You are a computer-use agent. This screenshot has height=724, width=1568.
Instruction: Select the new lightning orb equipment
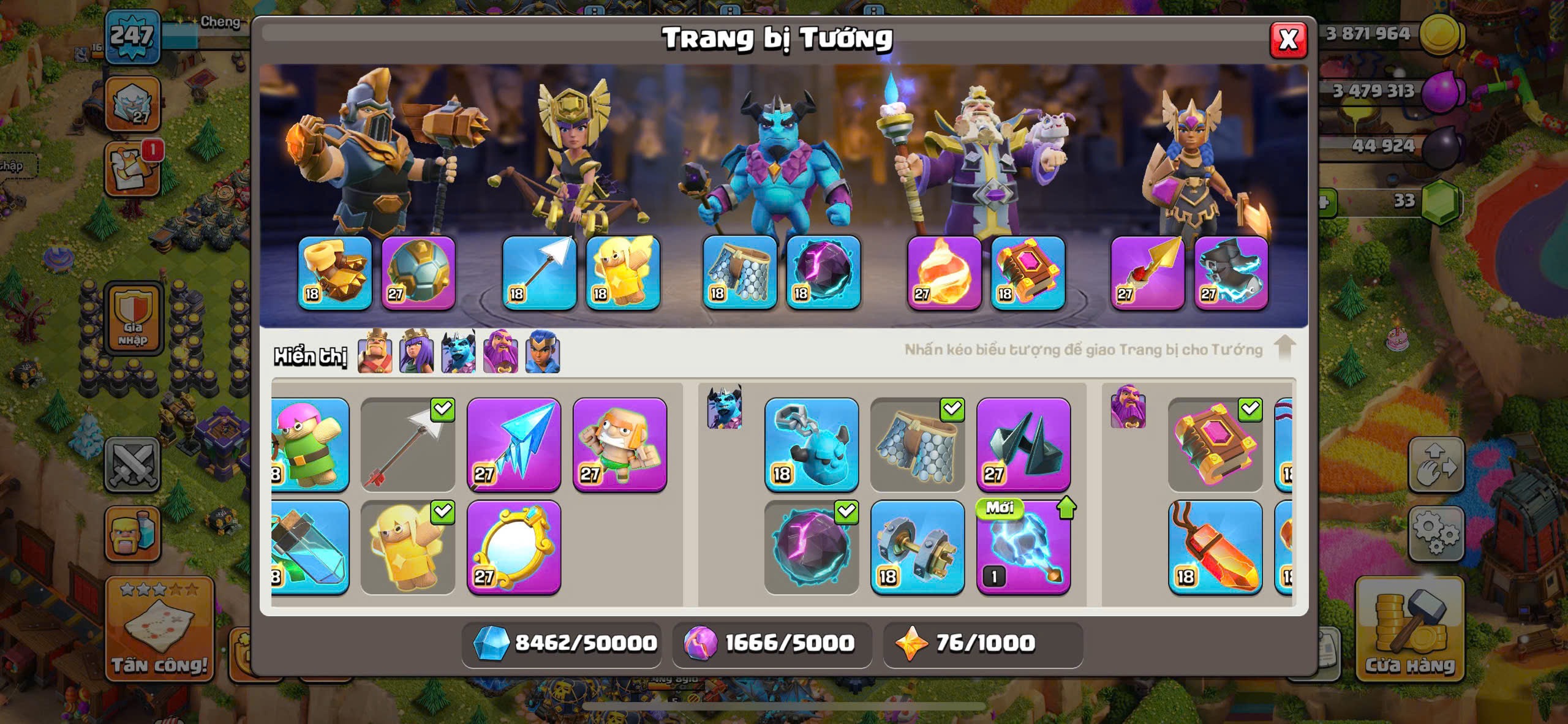pos(1023,547)
